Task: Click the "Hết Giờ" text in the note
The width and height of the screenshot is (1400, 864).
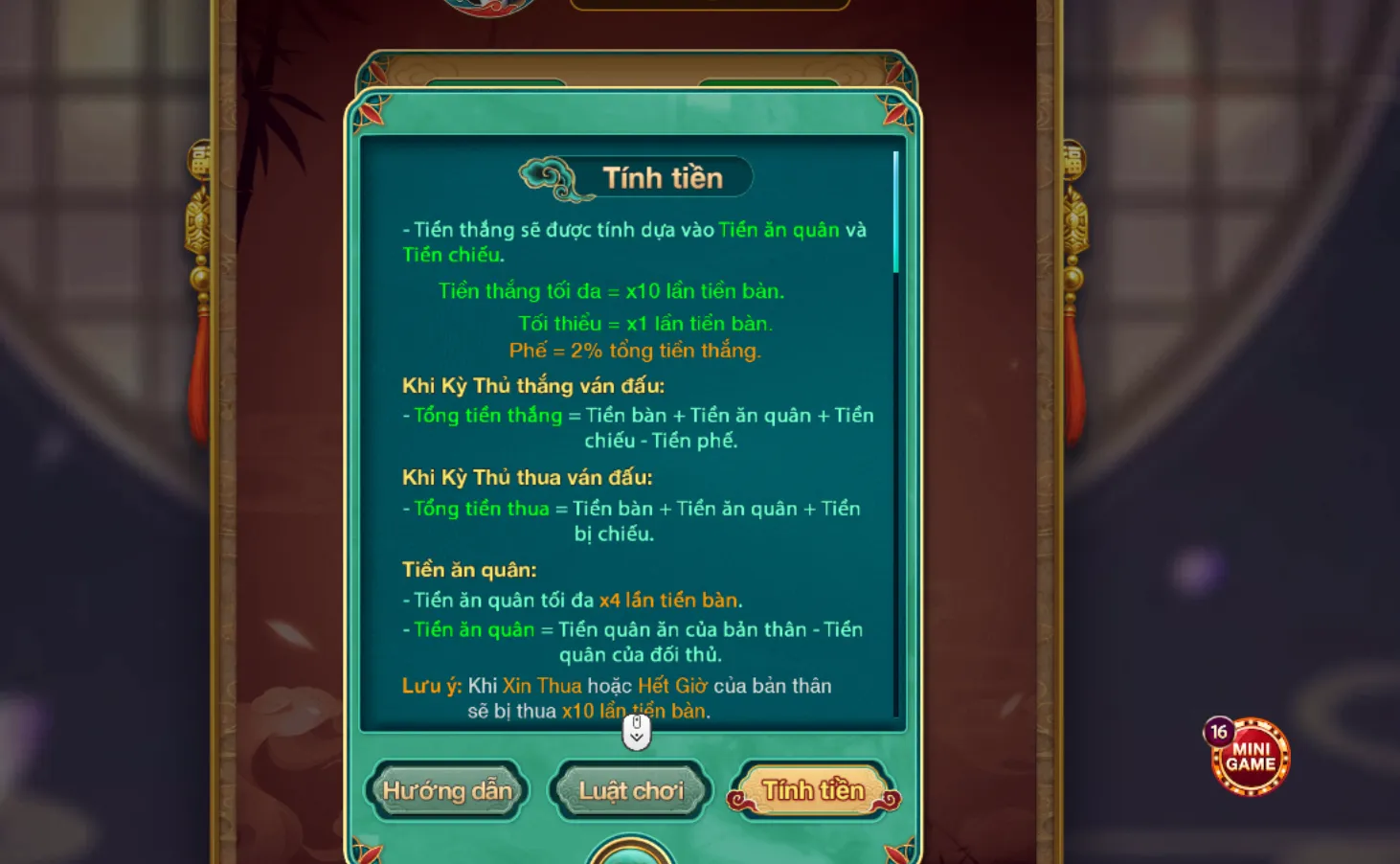Action: pos(674,686)
